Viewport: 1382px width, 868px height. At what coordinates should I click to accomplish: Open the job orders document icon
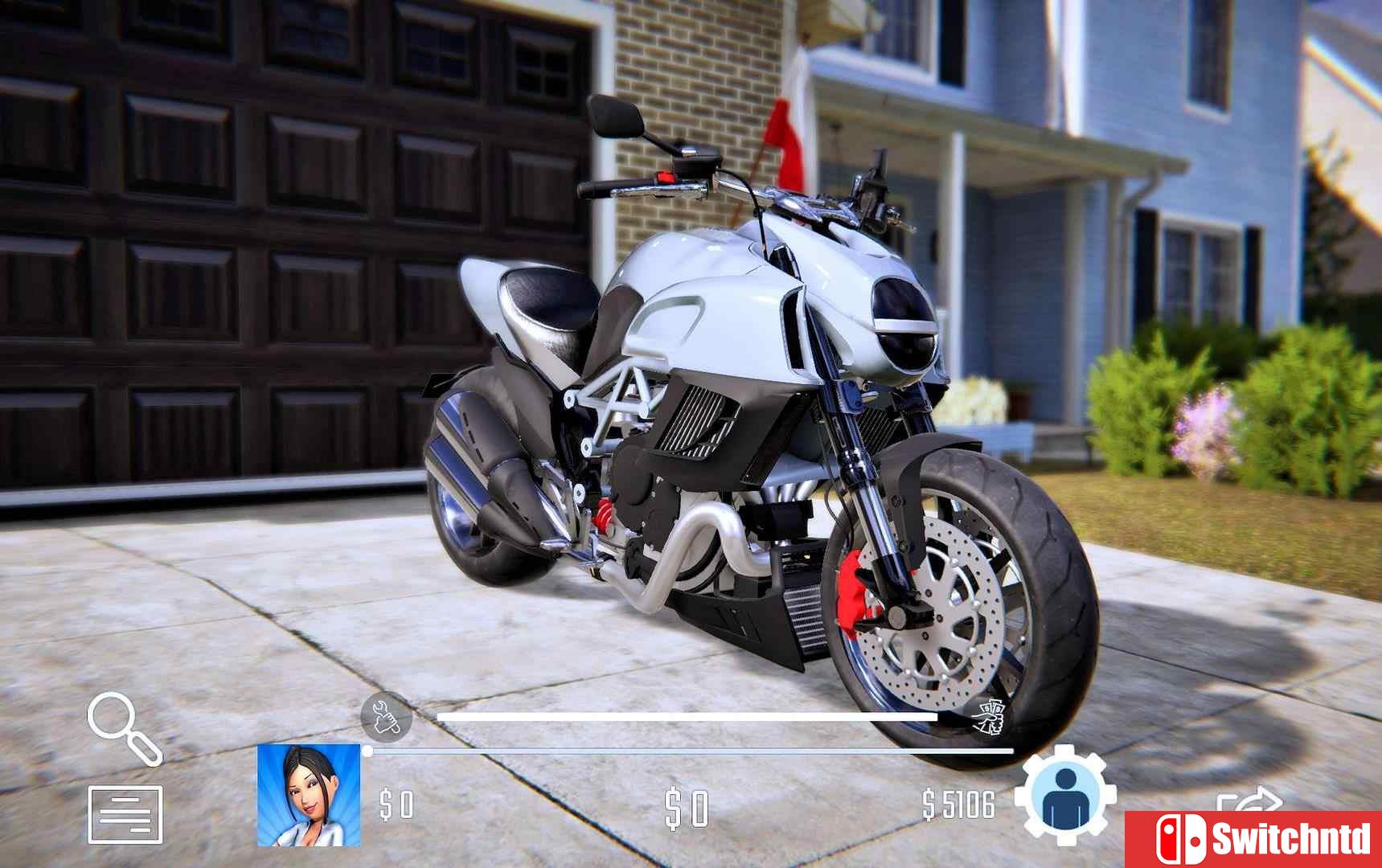pos(125,813)
